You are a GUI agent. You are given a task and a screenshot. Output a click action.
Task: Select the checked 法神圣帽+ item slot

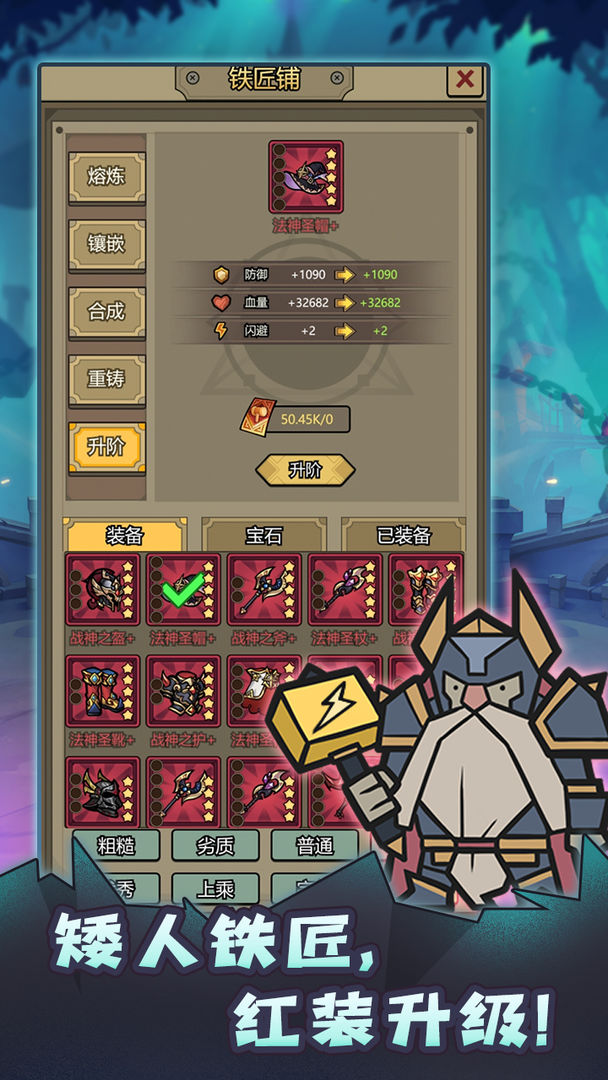coord(184,590)
